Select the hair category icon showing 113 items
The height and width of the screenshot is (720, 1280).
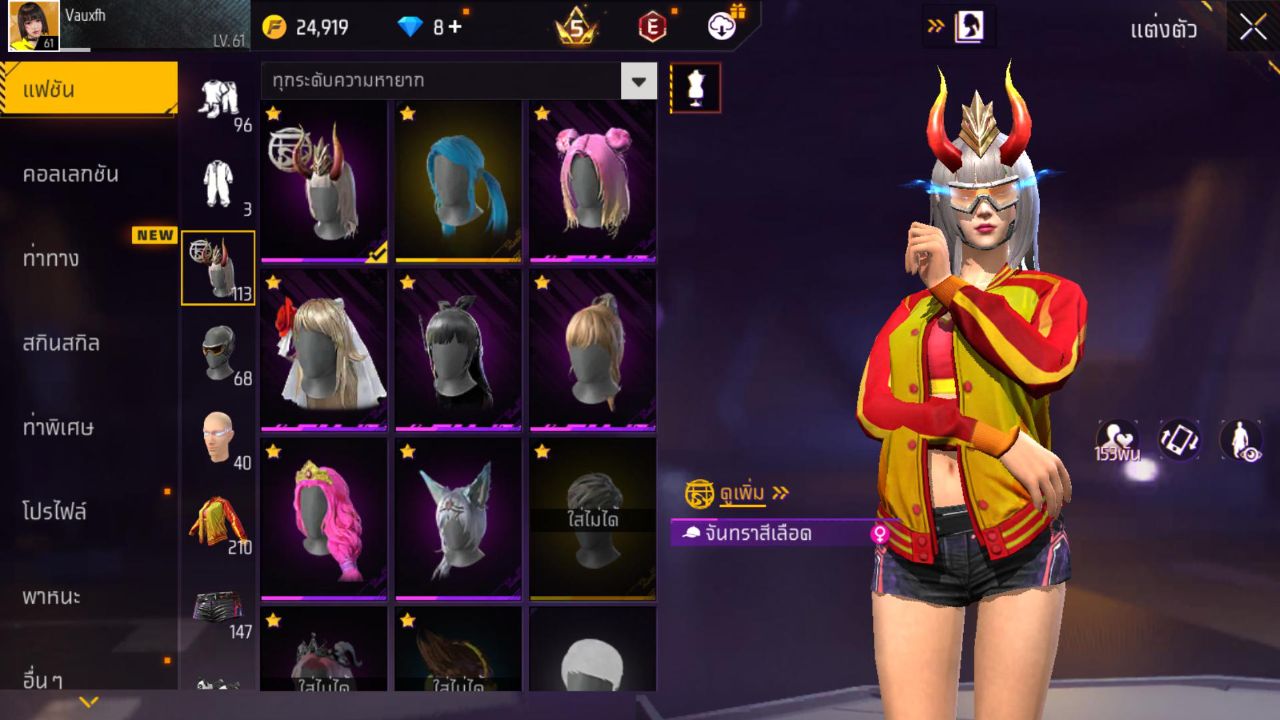[x=218, y=265]
